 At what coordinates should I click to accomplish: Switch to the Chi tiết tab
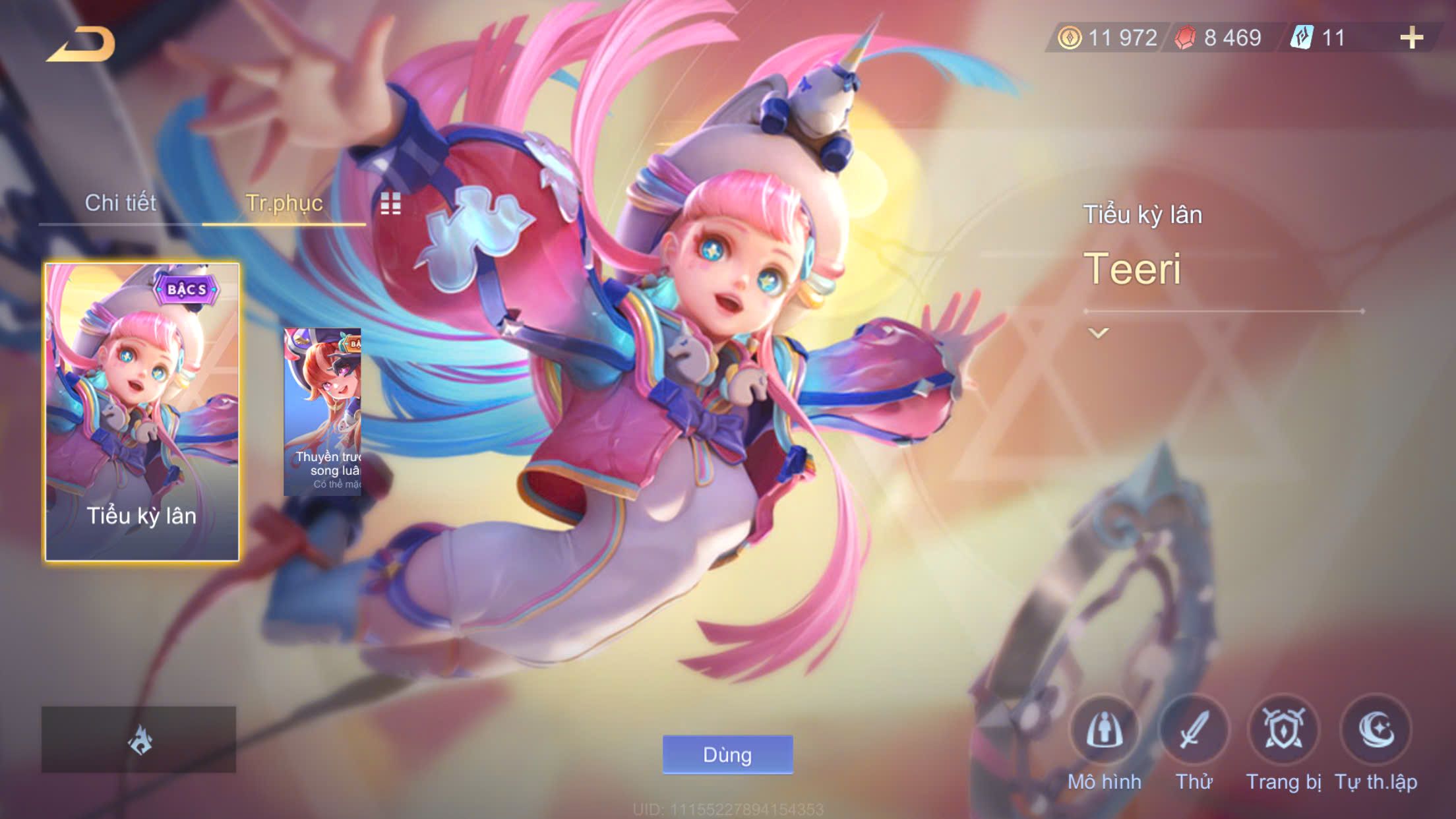121,203
